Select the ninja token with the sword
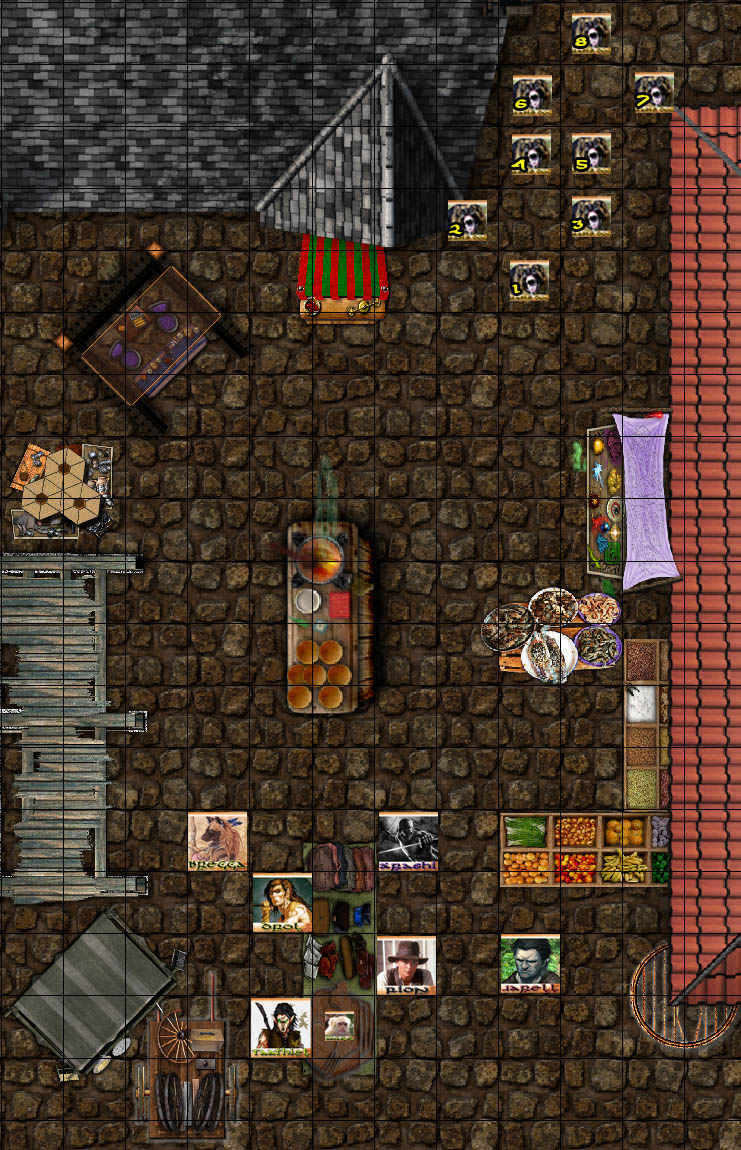This screenshot has width=741, height=1150. click(408, 842)
